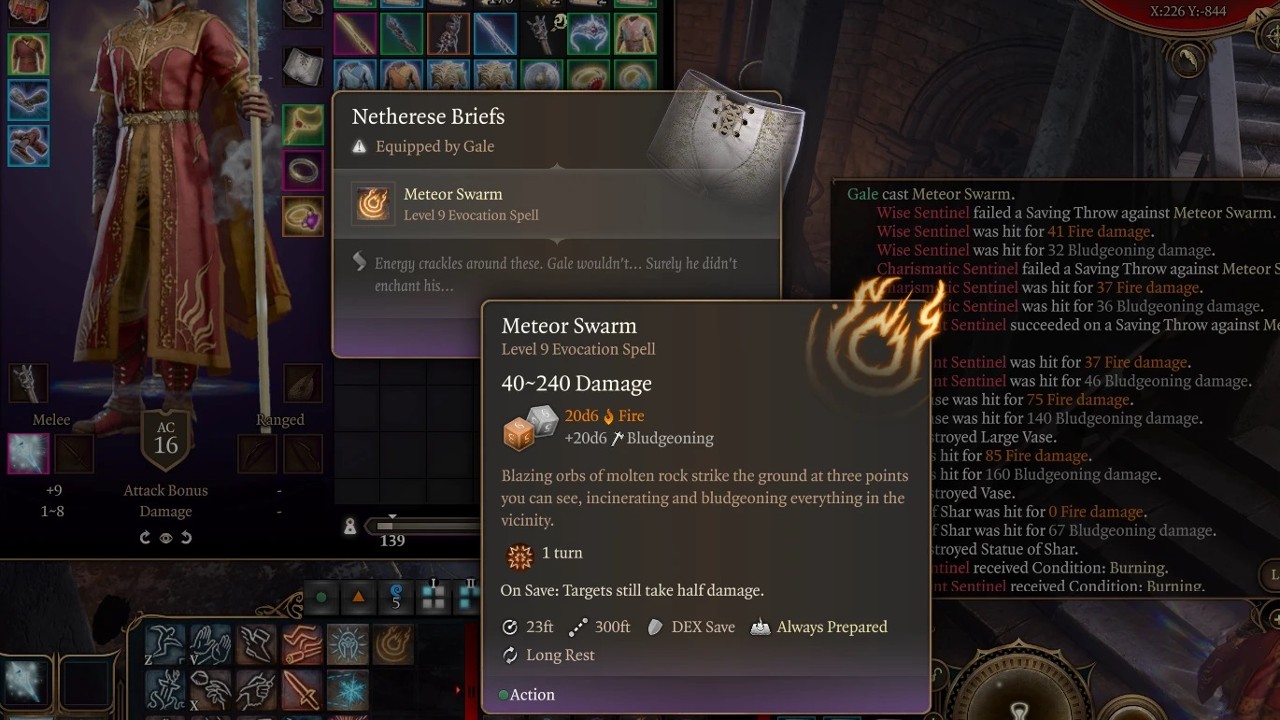Select the ice shard spell icon
The width and height of the screenshot is (1280, 720).
pos(347,690)
